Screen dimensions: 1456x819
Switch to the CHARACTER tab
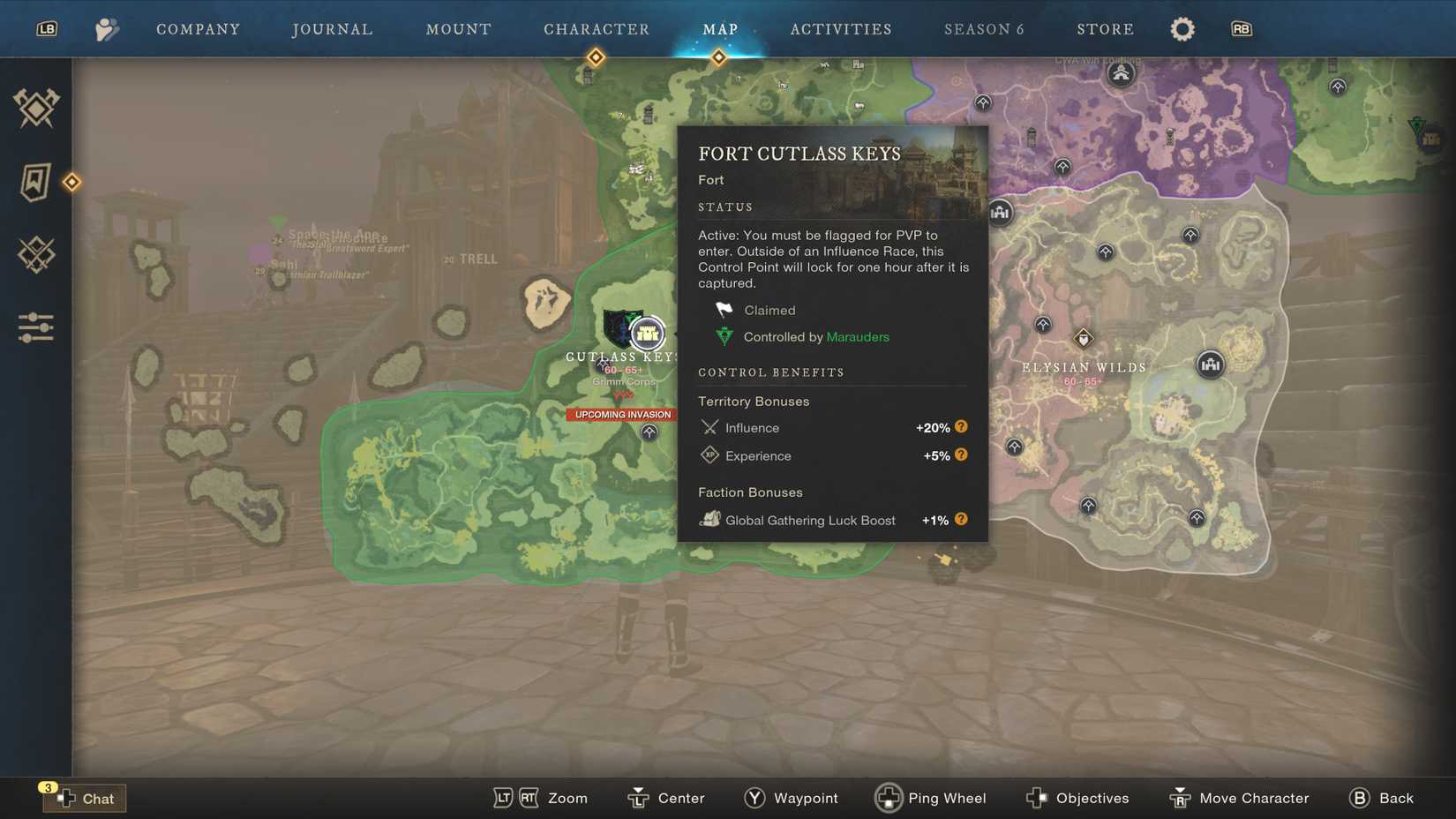tap(597, 28)
